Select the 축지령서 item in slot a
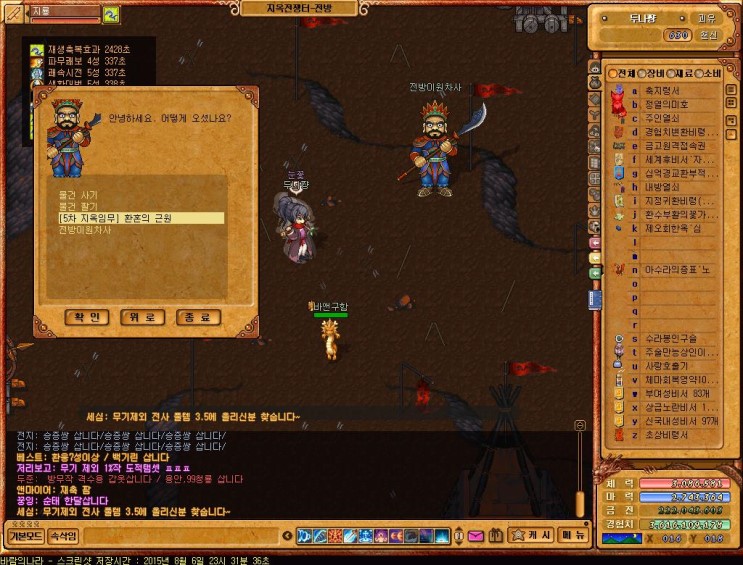Viewport: 743px width, 565px height. (x=664, y=89)
